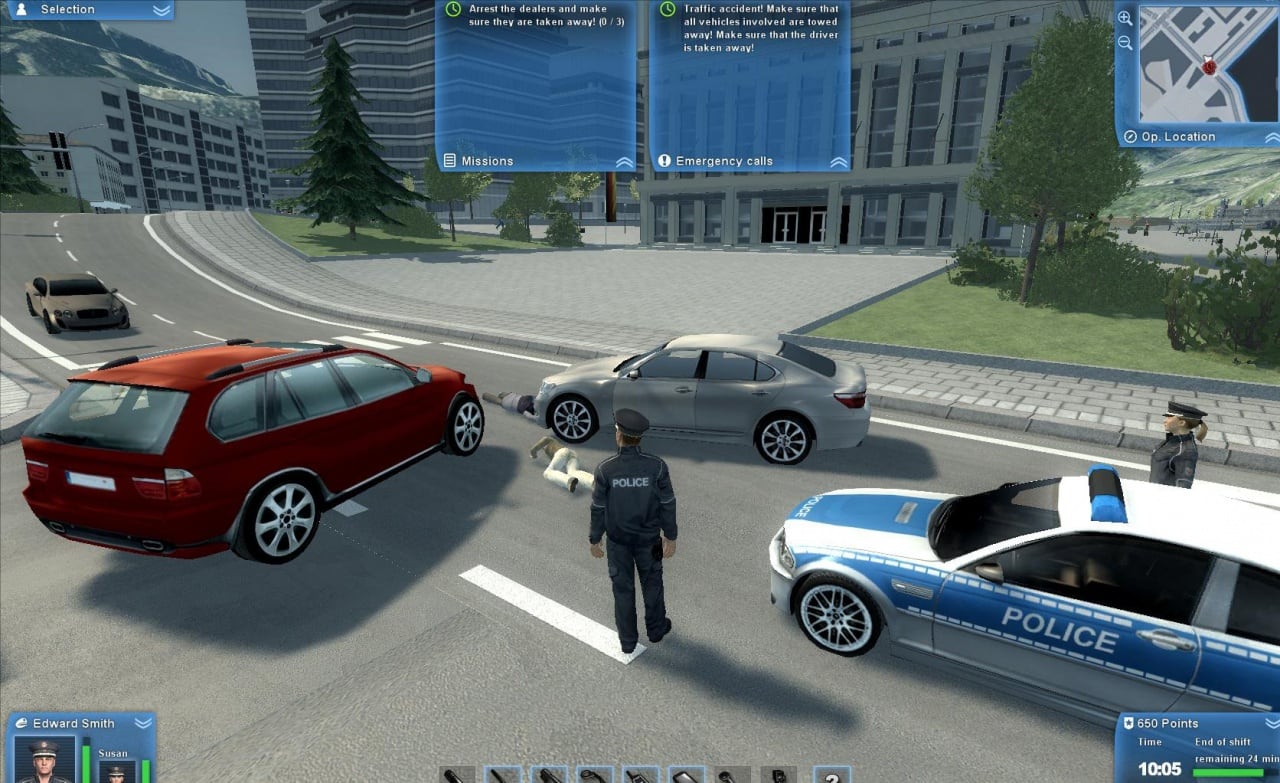The image size is (1280, 783).
Task: Select partner Susan's portrait
Action: tap(115, 772)
